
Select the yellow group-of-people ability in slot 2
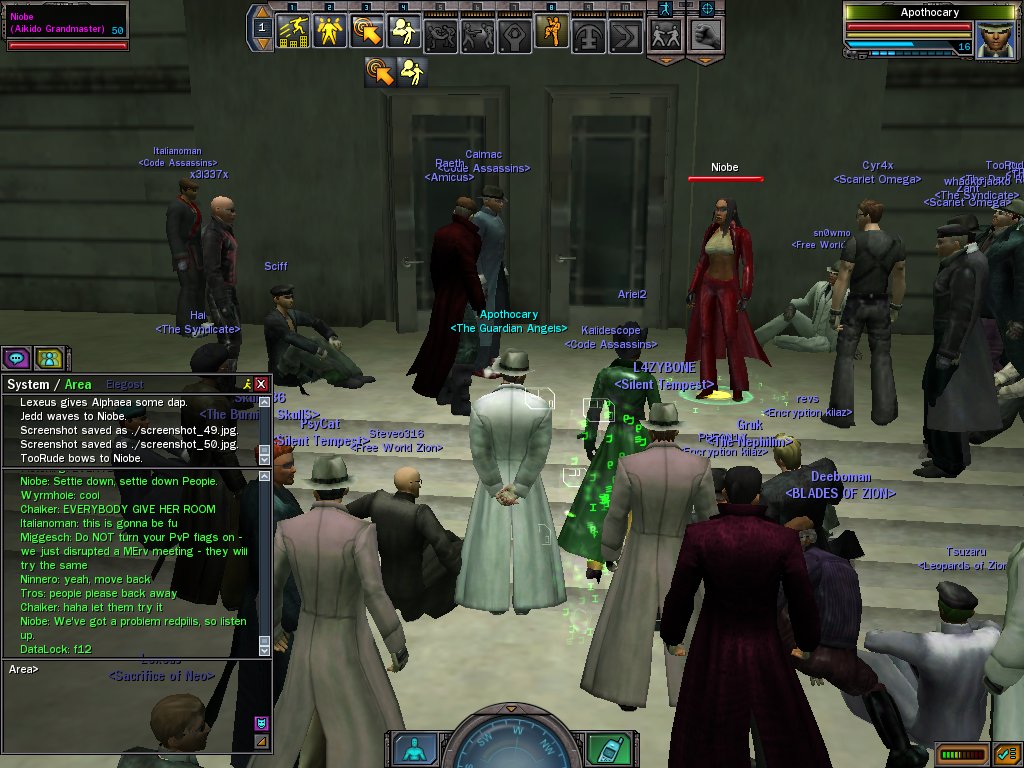coord(330,33)
